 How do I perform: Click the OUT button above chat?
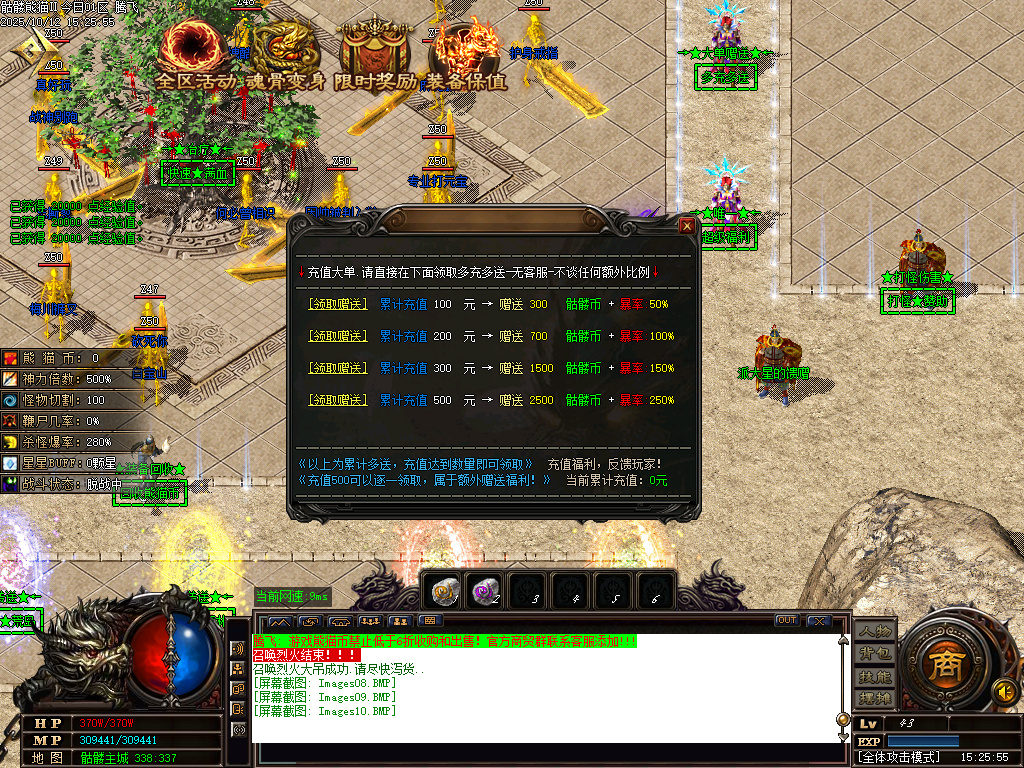point(787,621)
